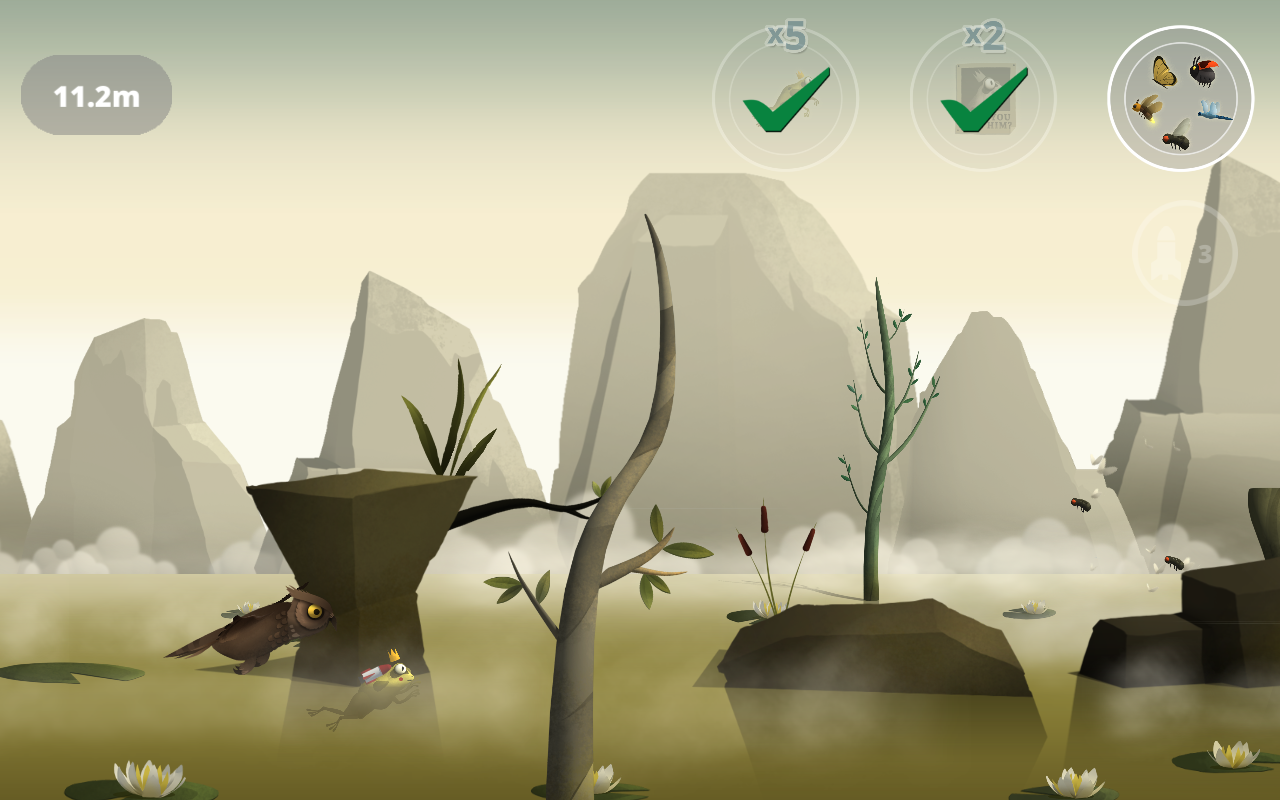1280x800 pixels.
Task: Tap the completed frog x5 objective badge
Action: coord(785,98)
